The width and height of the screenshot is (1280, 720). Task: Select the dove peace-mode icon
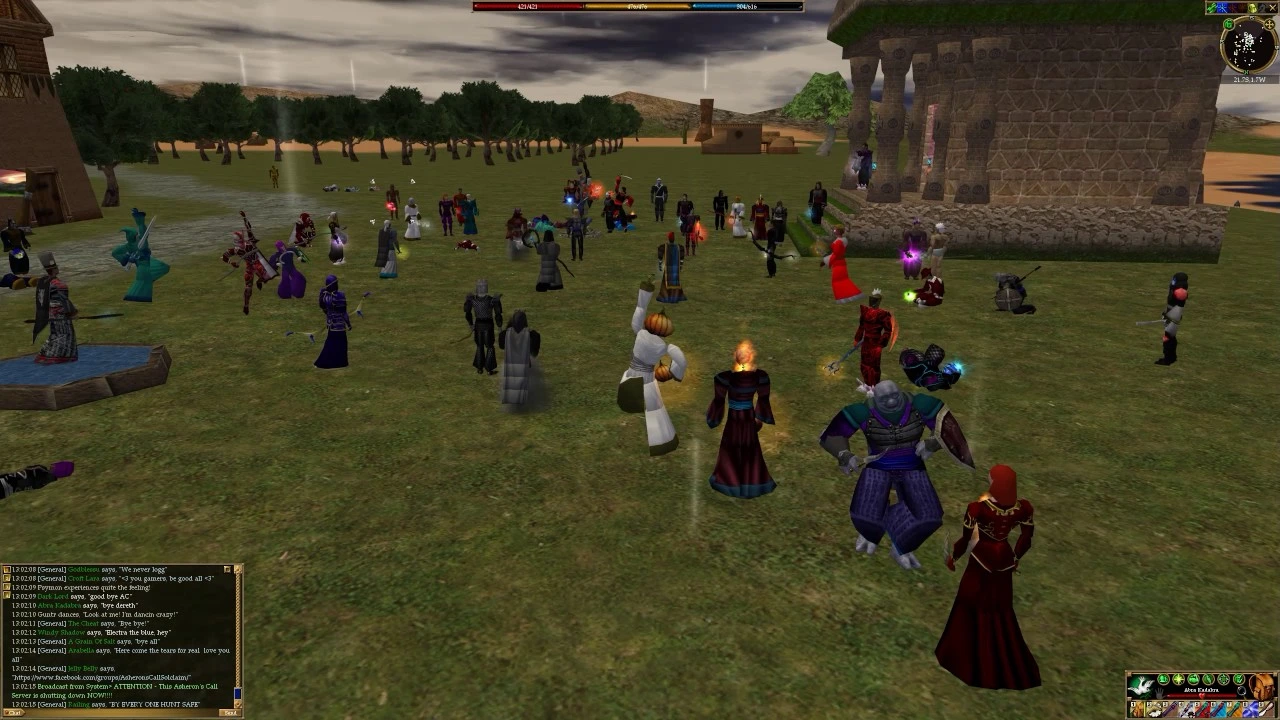click(1142, 686)
